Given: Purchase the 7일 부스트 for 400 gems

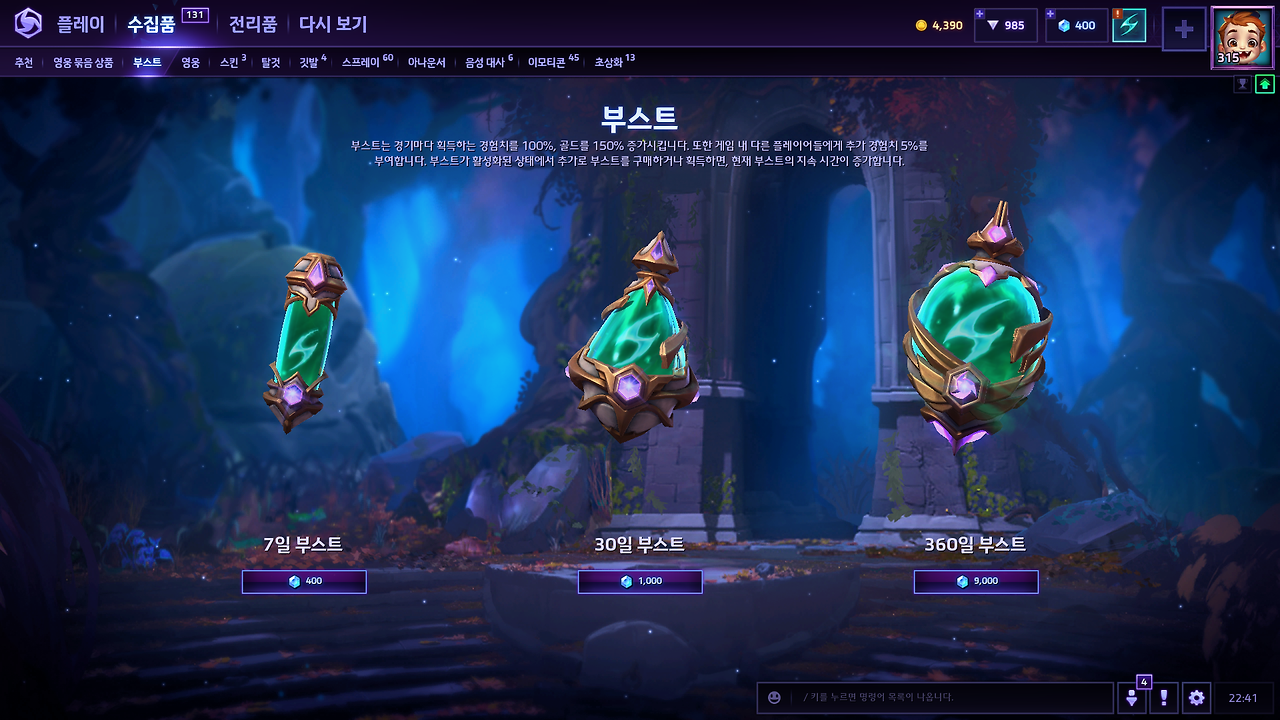Looking at the screenshot, I should 304,581.
